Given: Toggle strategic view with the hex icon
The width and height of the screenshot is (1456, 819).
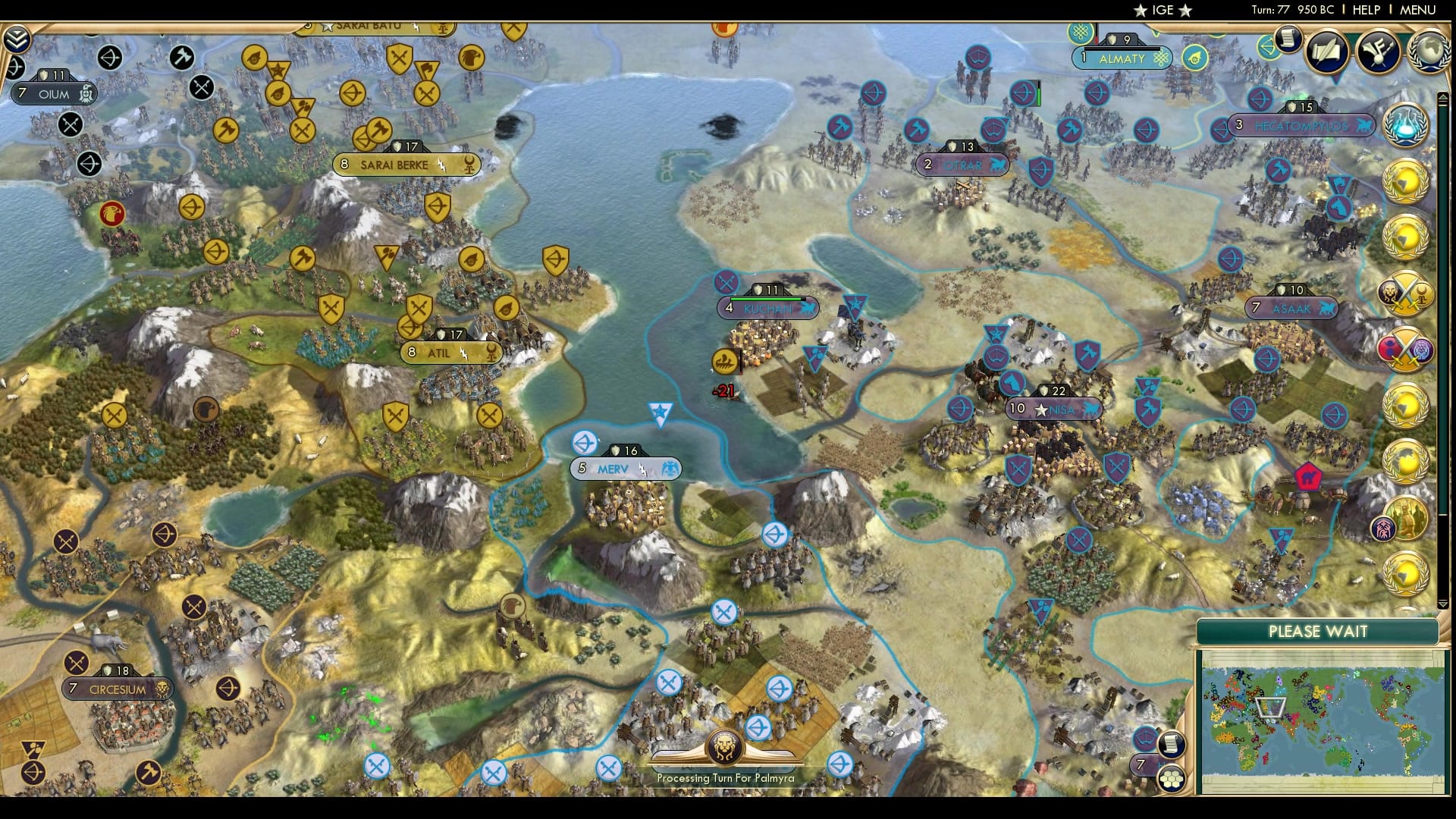Looking at the screenshot, I should pyautogui.click(x=1172, y=779).
